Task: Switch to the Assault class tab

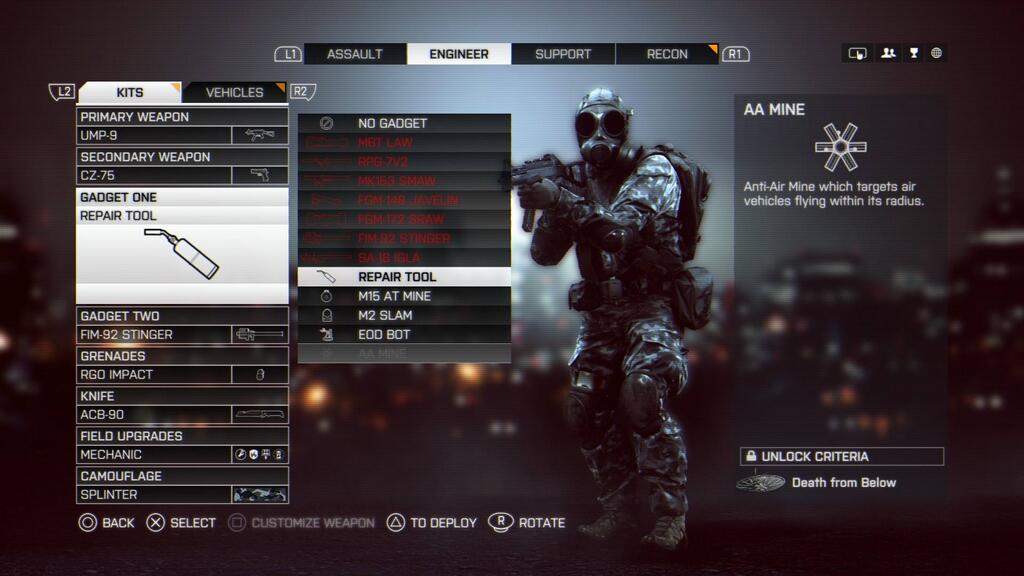Action: (x=355, y=54)
